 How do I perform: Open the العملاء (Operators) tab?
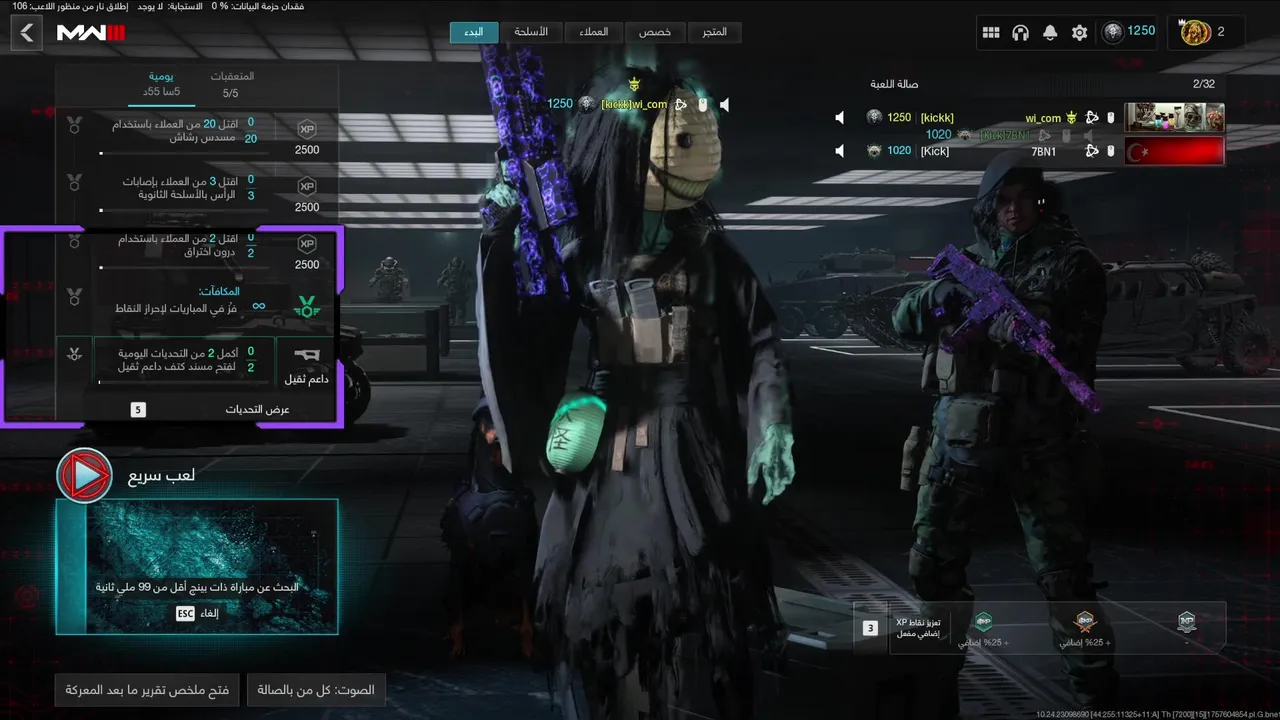593,32
